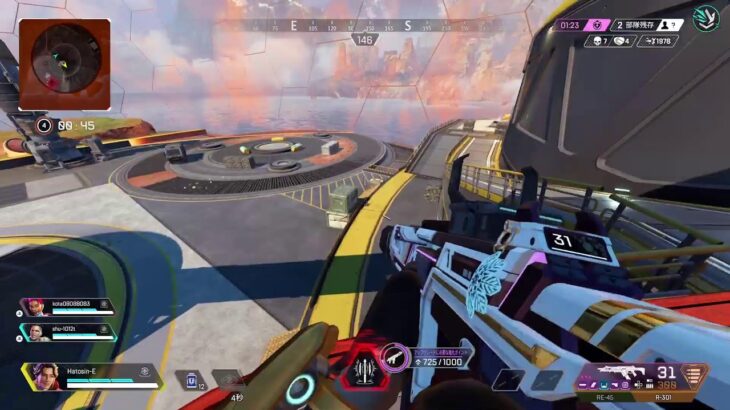Click the green legend emblem icon

(706, 19)
